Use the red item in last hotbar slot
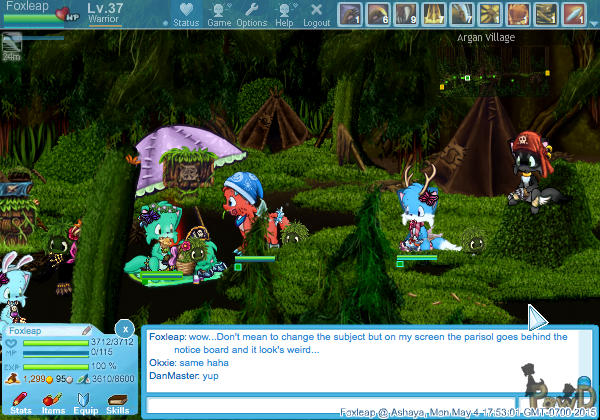The width and height of the screenshot is (600, 420). (x=573, y=14)
